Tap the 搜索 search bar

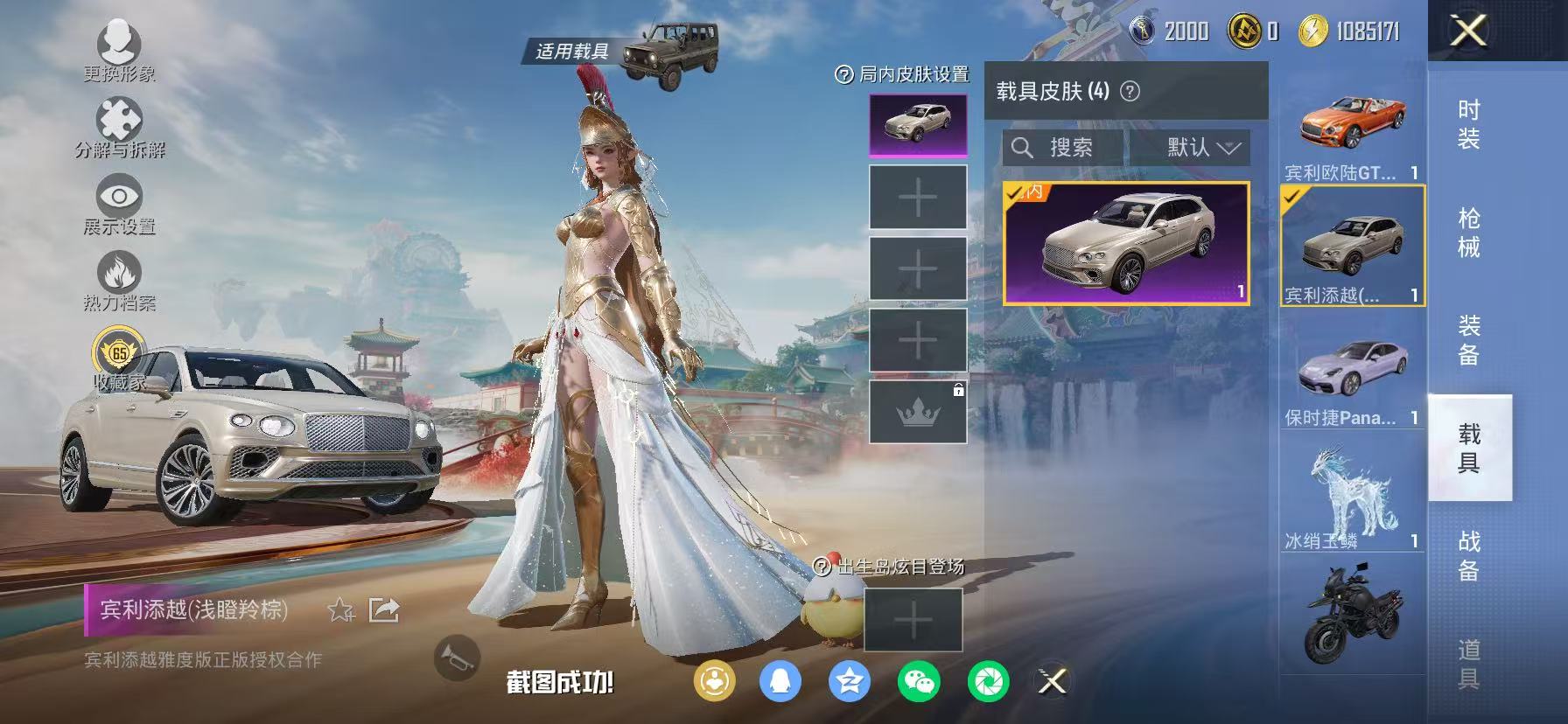tap(1061, 147)
